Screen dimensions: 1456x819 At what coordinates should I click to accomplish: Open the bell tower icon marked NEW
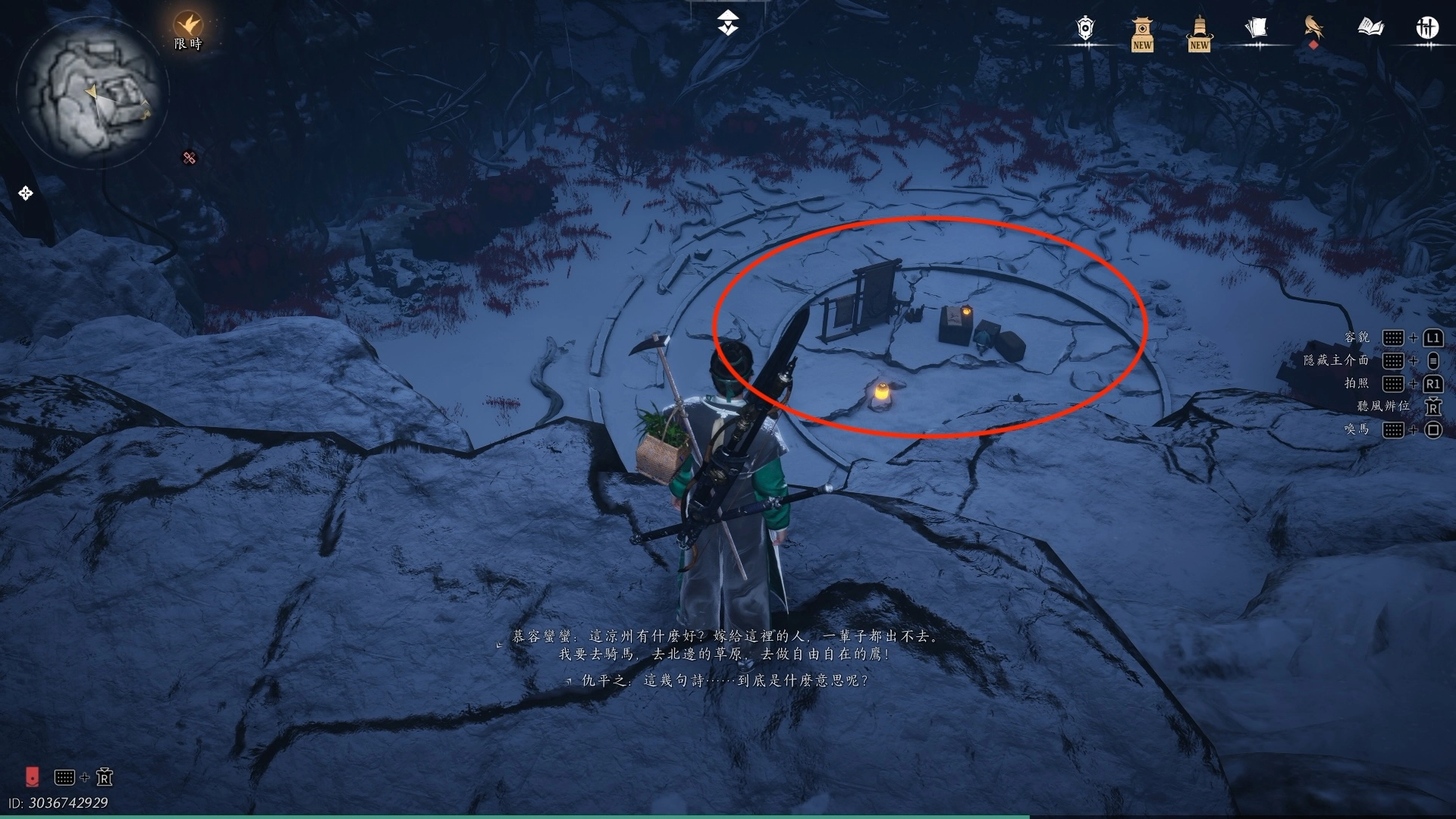click(x=1199, y=33)
